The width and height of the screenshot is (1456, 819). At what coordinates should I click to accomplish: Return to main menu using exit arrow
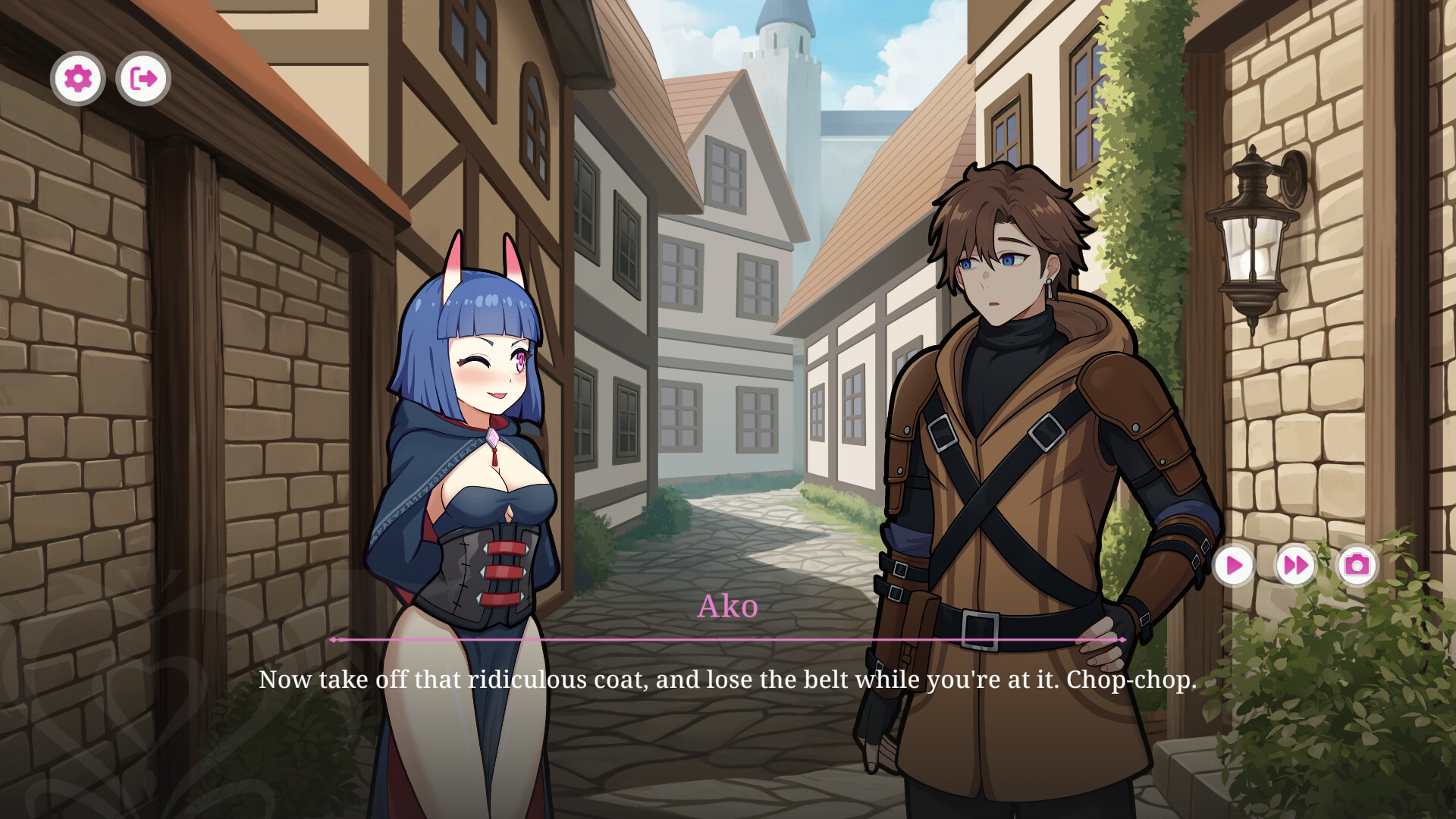[x=142, y=77]
